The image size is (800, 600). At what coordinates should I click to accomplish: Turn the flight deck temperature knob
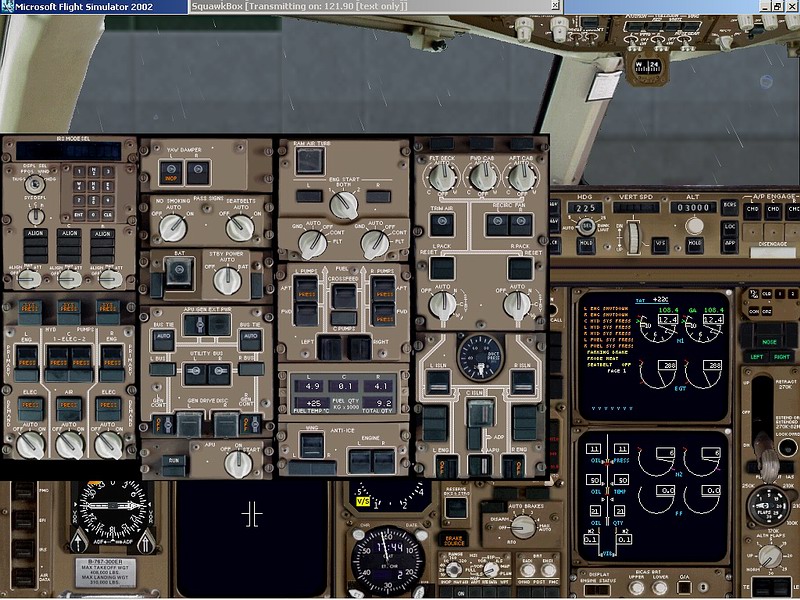(436, 178)
